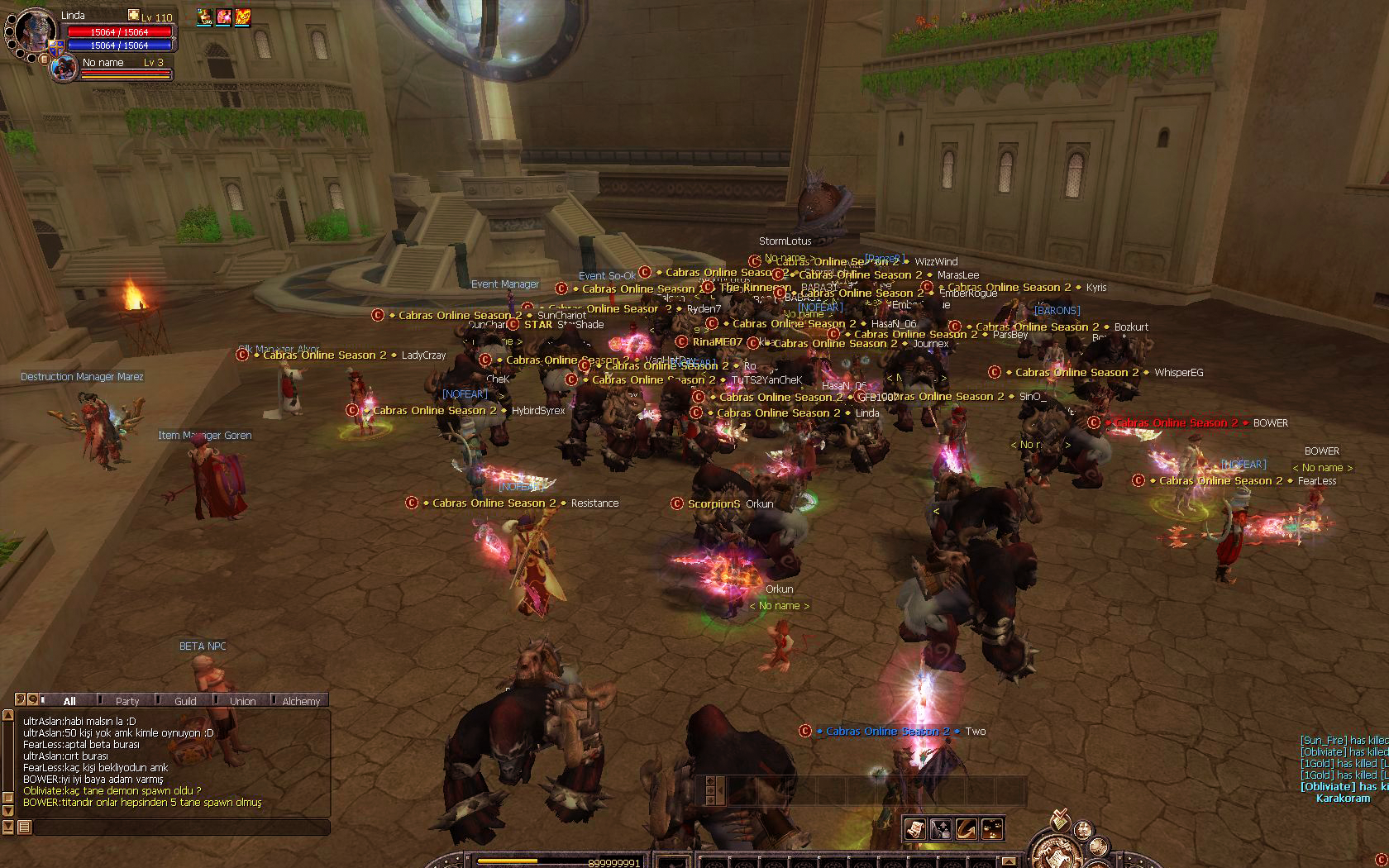The height and width of the screenshot is (868, 1389).
Task: Click Linda's character portrait
Action: (36, 31)
